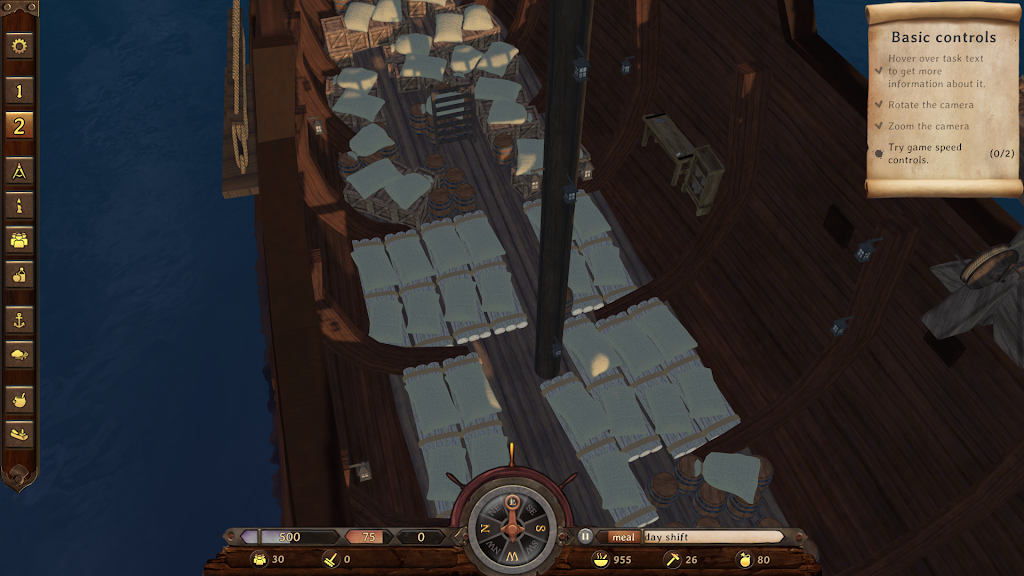Click the 'meal' schedule label
This screenshot has width=1024, height=576.
623,537
